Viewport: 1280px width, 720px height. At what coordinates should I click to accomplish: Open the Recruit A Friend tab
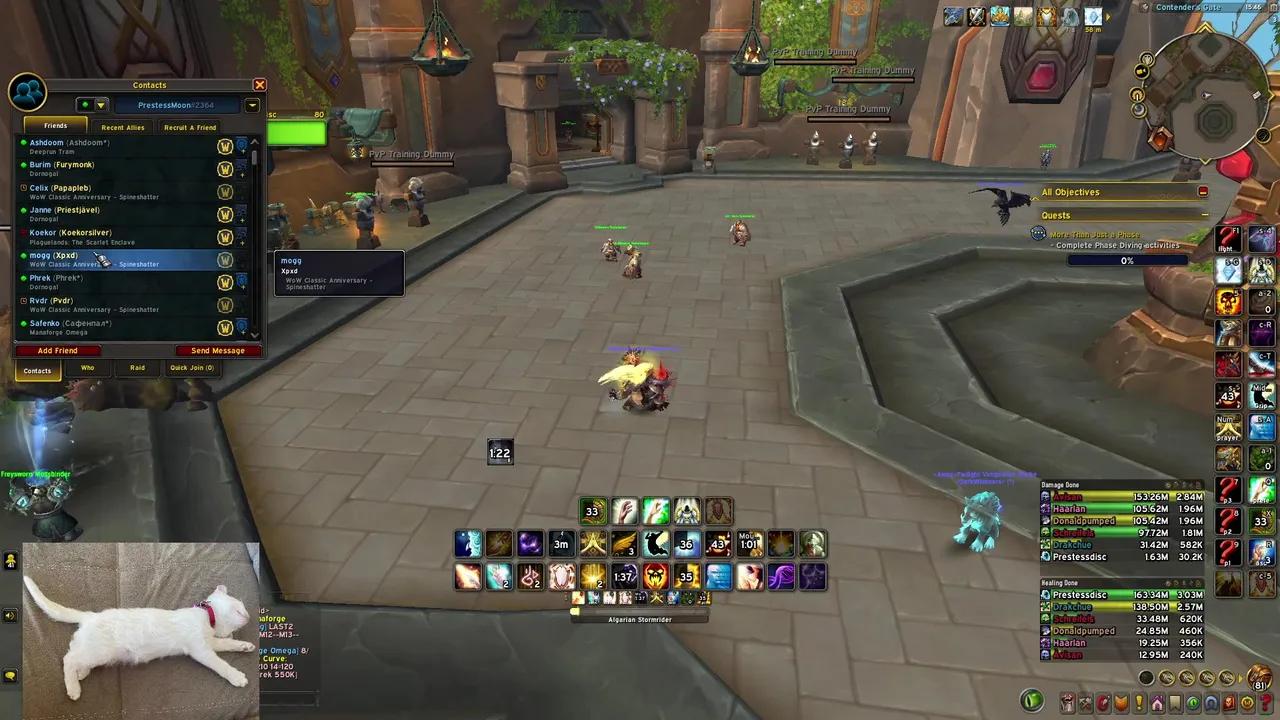[190, 127]
